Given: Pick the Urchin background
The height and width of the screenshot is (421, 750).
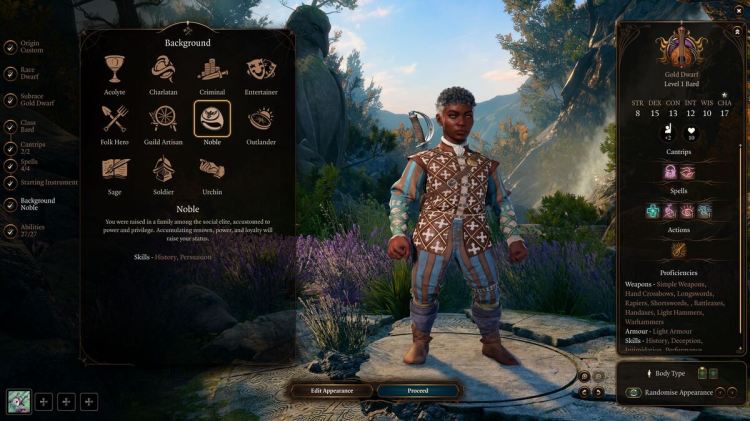Looking at the screenshot, I should pyautogui.click(x=212, y=169).
